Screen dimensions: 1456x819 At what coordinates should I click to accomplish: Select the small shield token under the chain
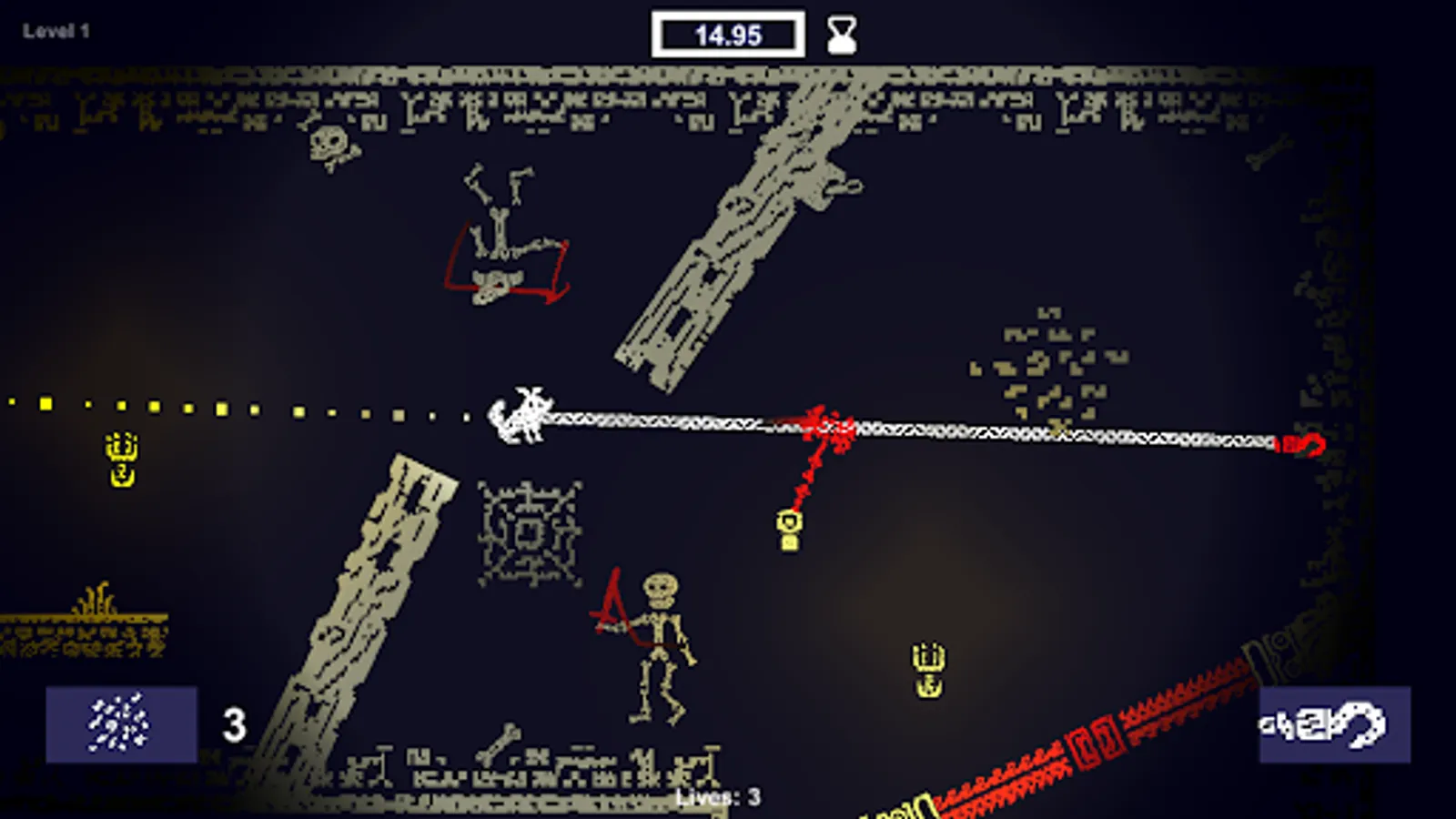tap(788, 521)
